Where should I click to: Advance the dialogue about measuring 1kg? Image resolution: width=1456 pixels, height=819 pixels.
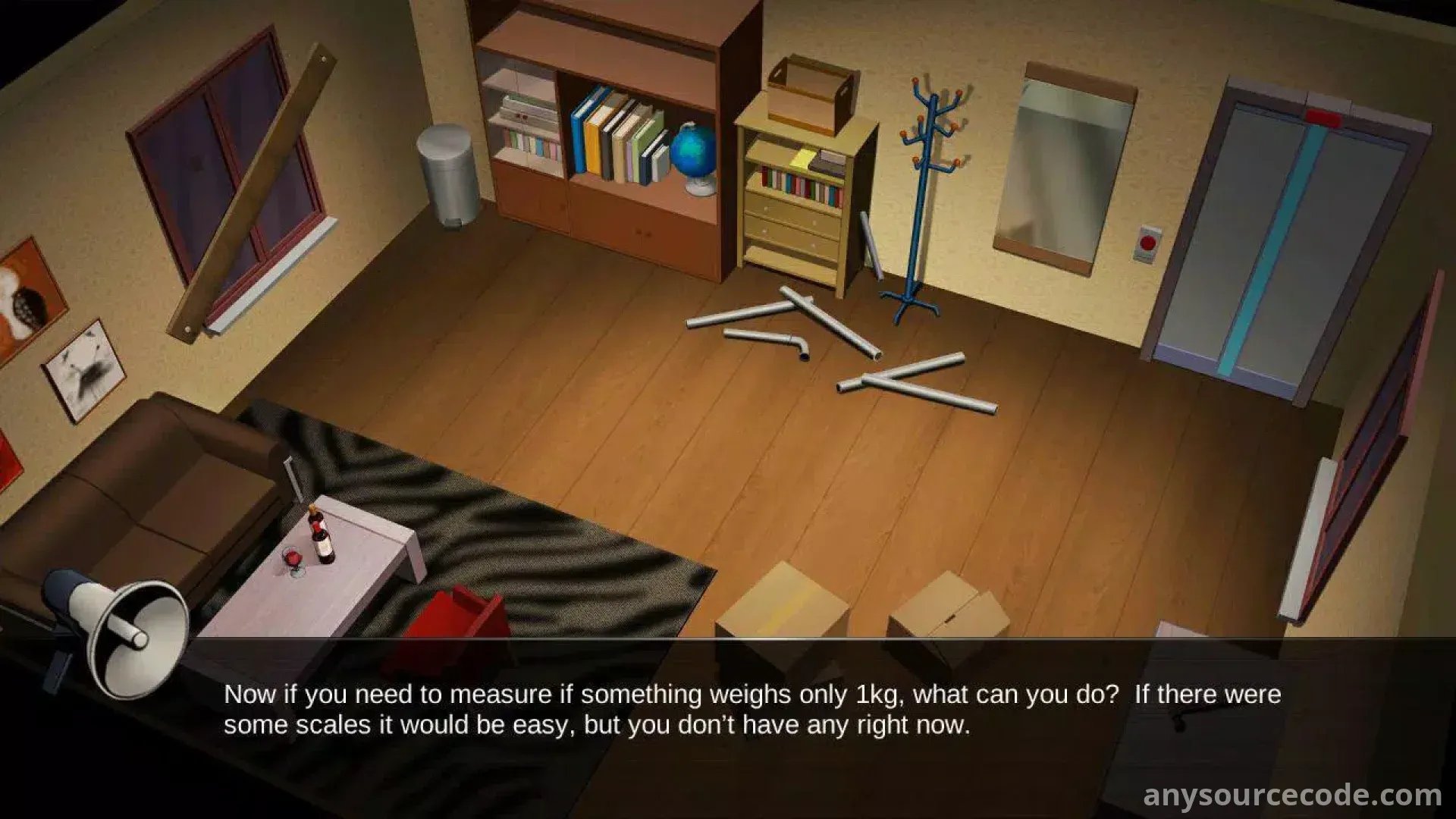751,711
